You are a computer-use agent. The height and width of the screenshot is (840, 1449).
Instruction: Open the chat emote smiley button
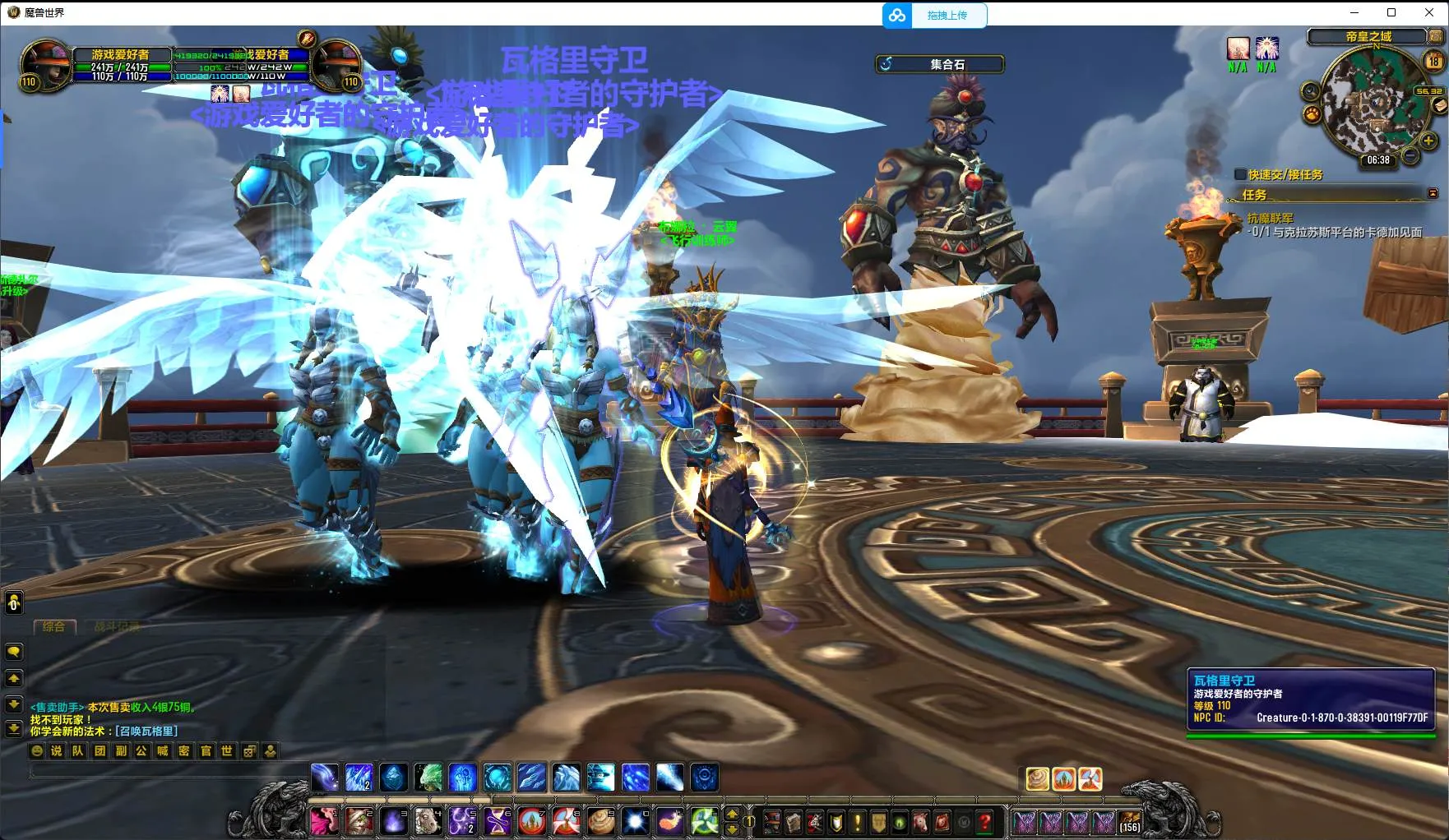tap(37, 750)
